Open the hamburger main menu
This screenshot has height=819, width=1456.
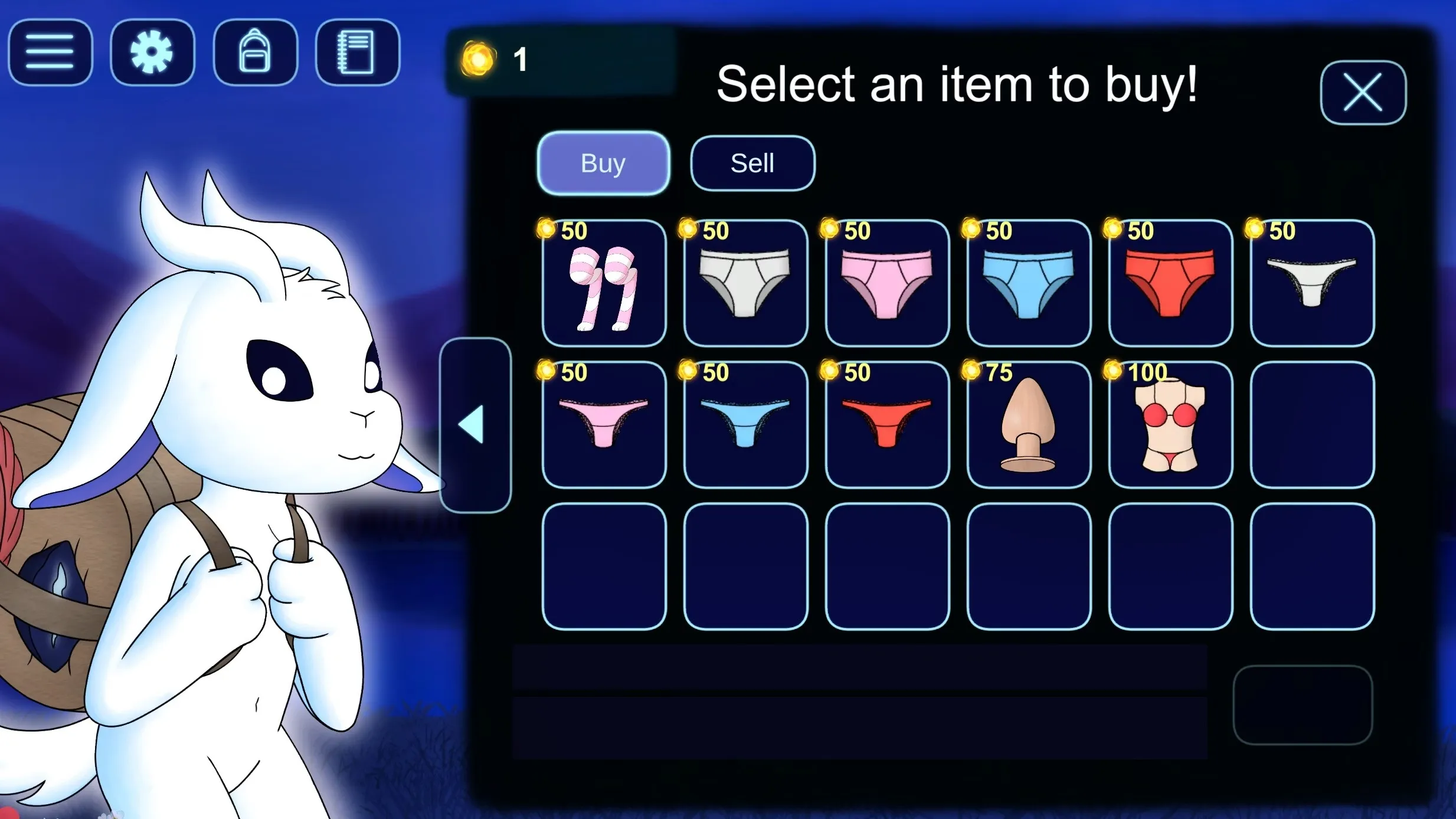coord(50,53)
